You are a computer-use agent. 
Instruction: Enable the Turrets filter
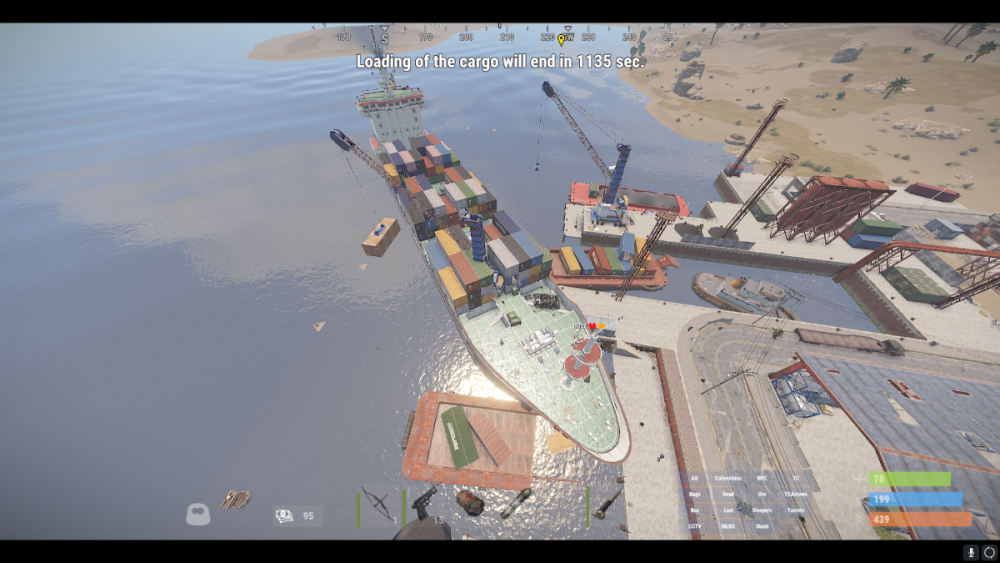coord(796,510)
